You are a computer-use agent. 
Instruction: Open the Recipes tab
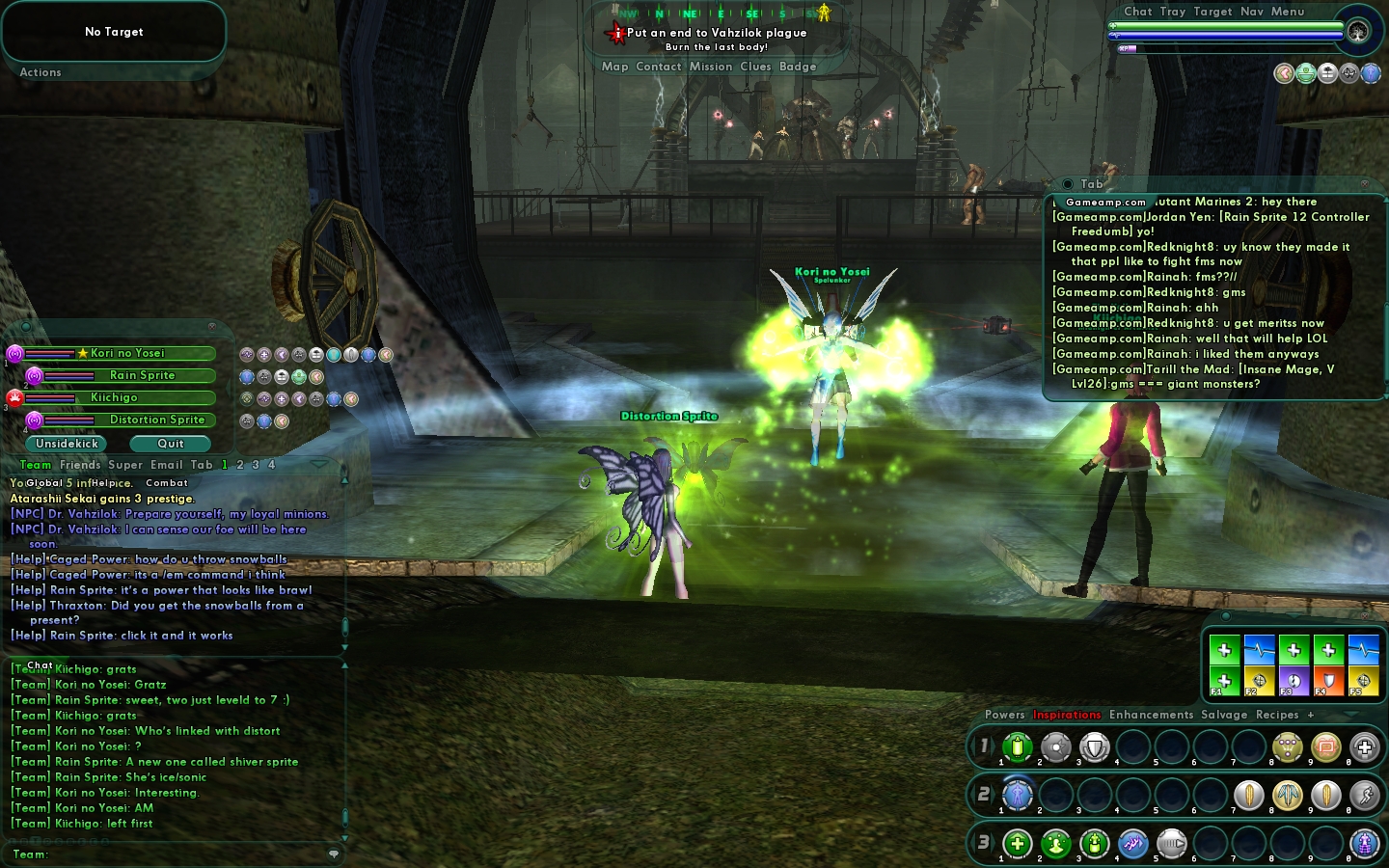(1277, 715)
